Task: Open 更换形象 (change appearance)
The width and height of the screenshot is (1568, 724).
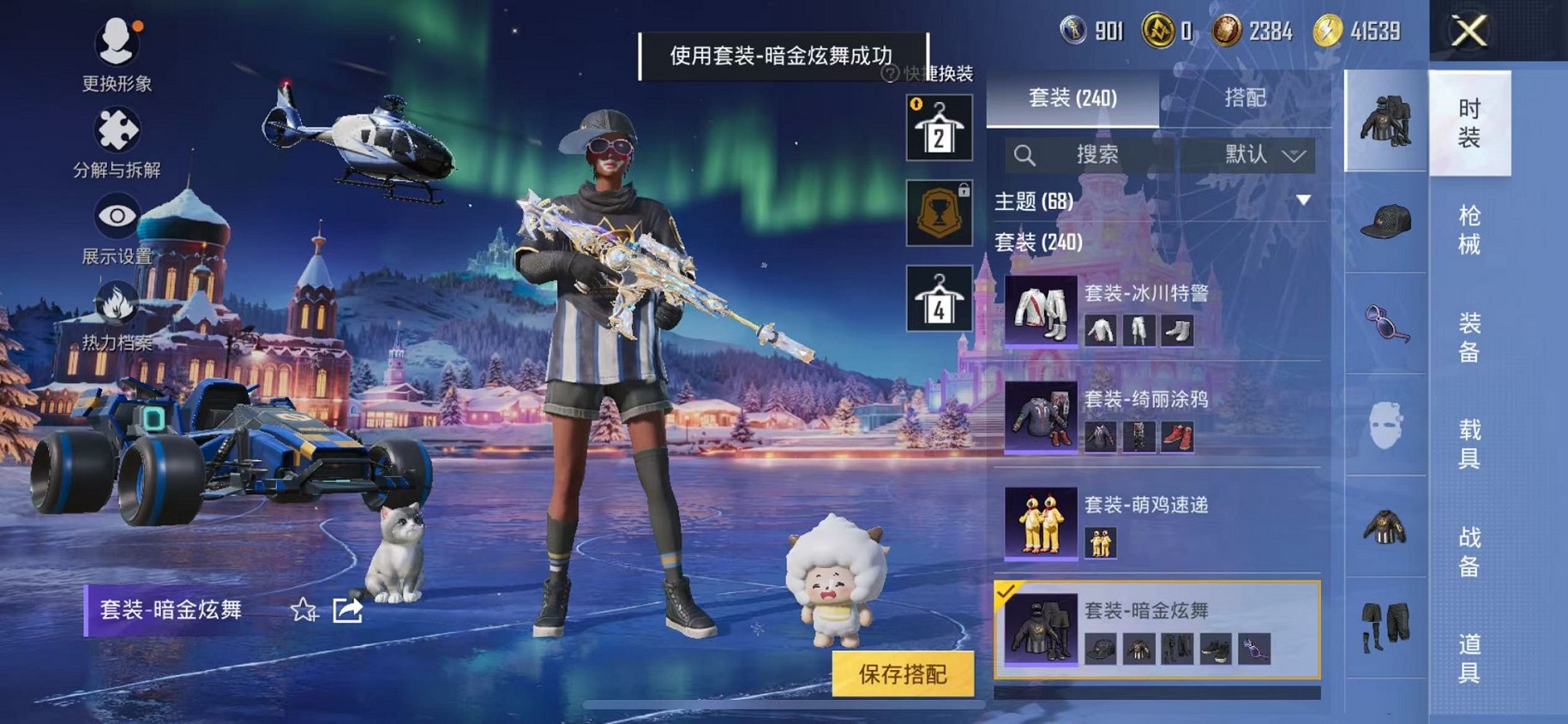Action: point(117,53)
